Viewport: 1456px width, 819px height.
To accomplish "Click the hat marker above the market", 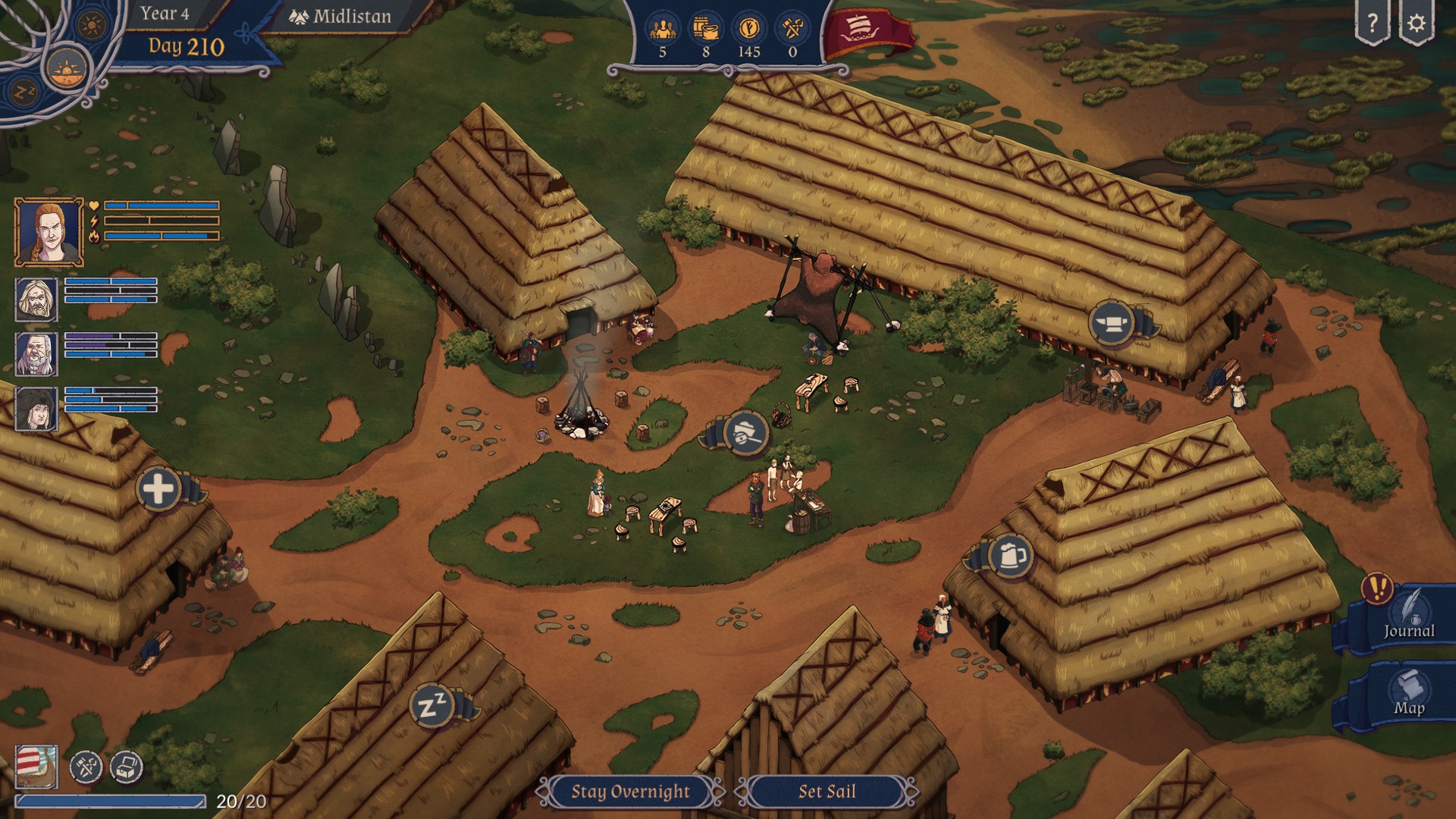I will pos(745,434).
